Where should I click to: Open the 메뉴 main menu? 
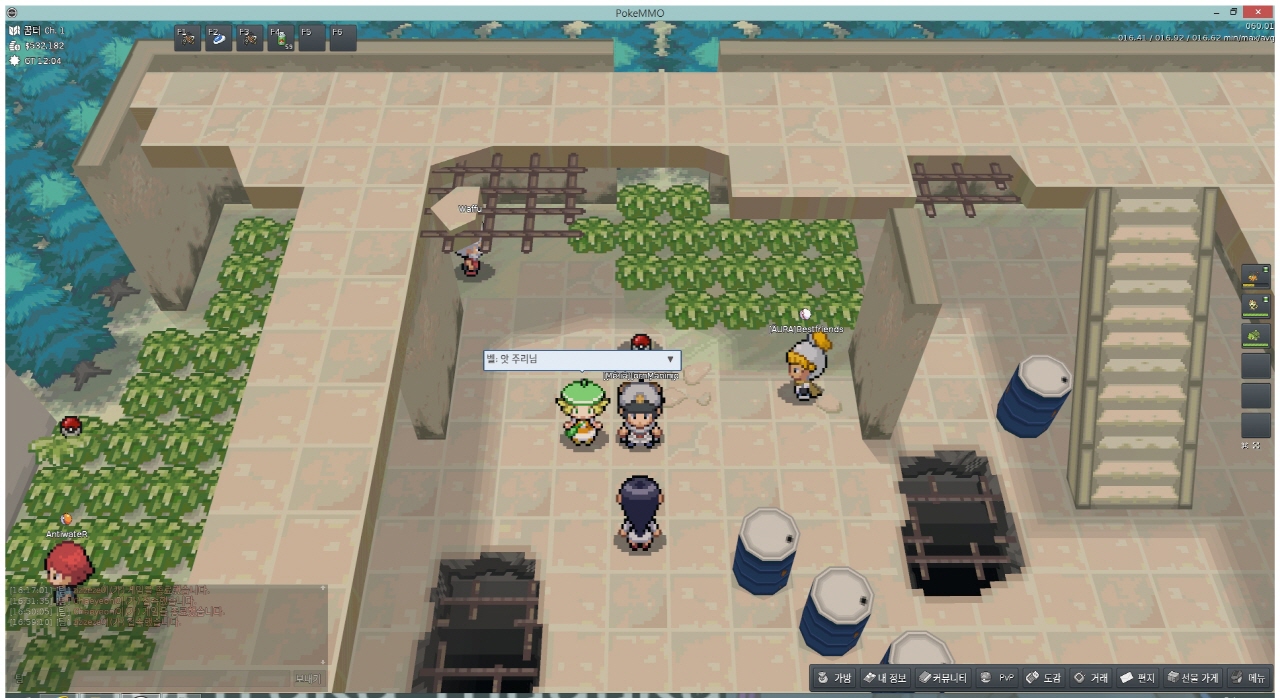(x=1250, y=678)
